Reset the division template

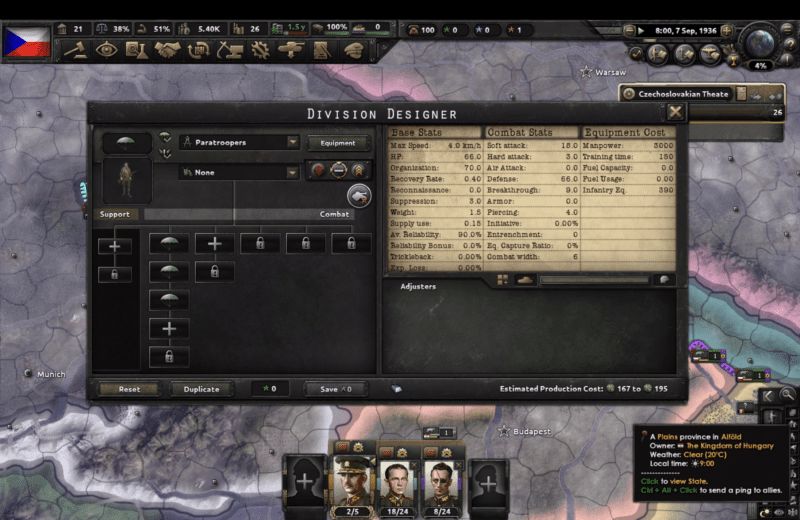click(x=129, y=389)
